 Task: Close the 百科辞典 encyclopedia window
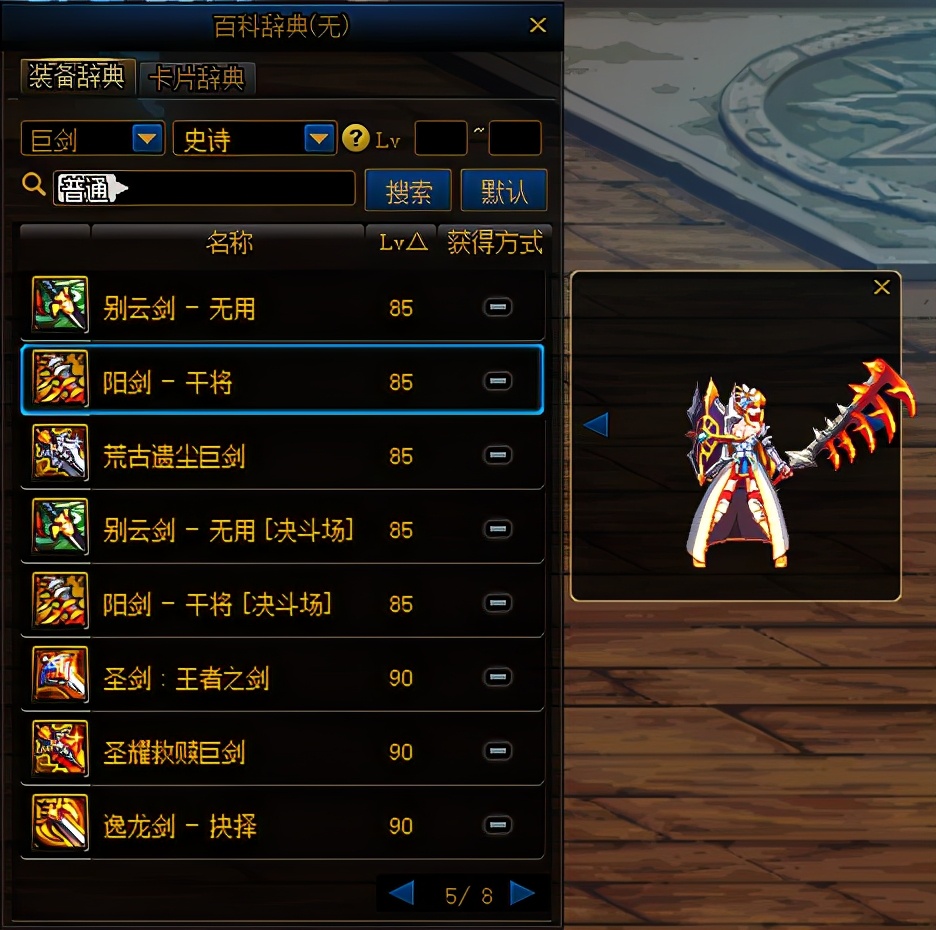[538, 26]
